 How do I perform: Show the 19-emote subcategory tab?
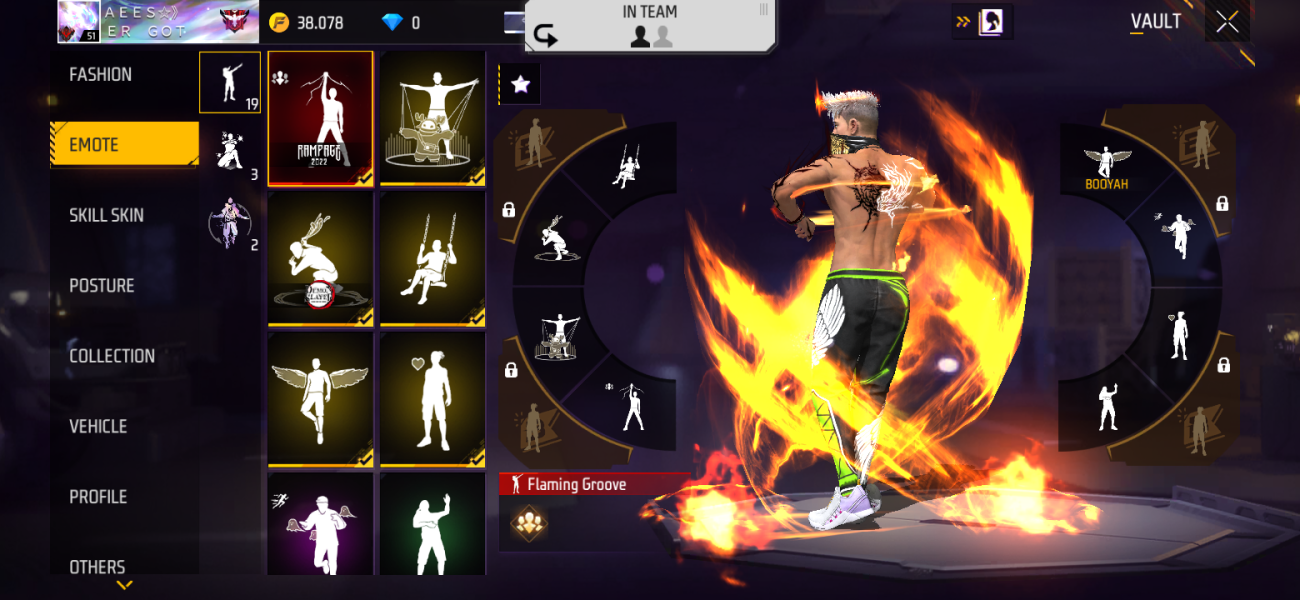pyautogui.click(x=230, y=82)
